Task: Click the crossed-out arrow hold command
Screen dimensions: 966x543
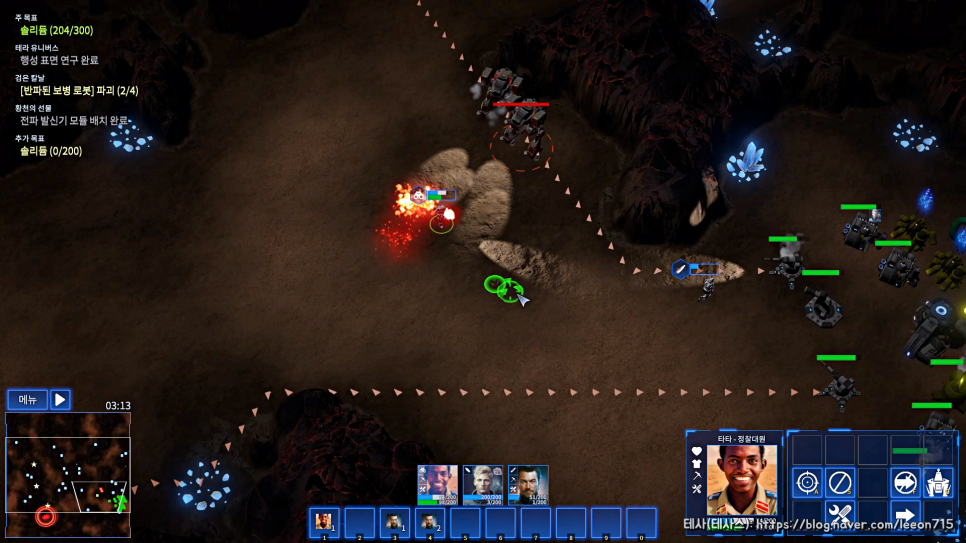Action: point(905,483)
